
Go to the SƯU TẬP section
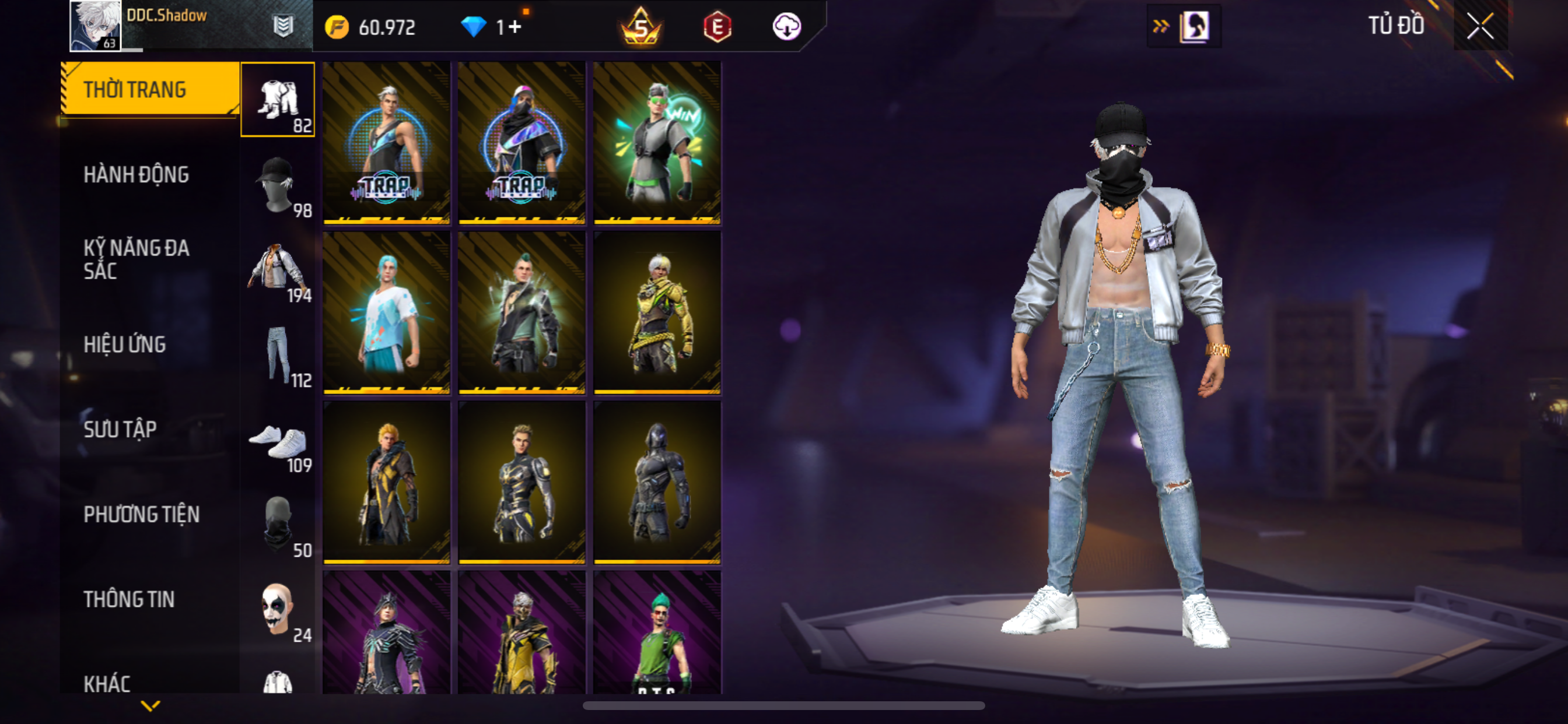(121, 430)
